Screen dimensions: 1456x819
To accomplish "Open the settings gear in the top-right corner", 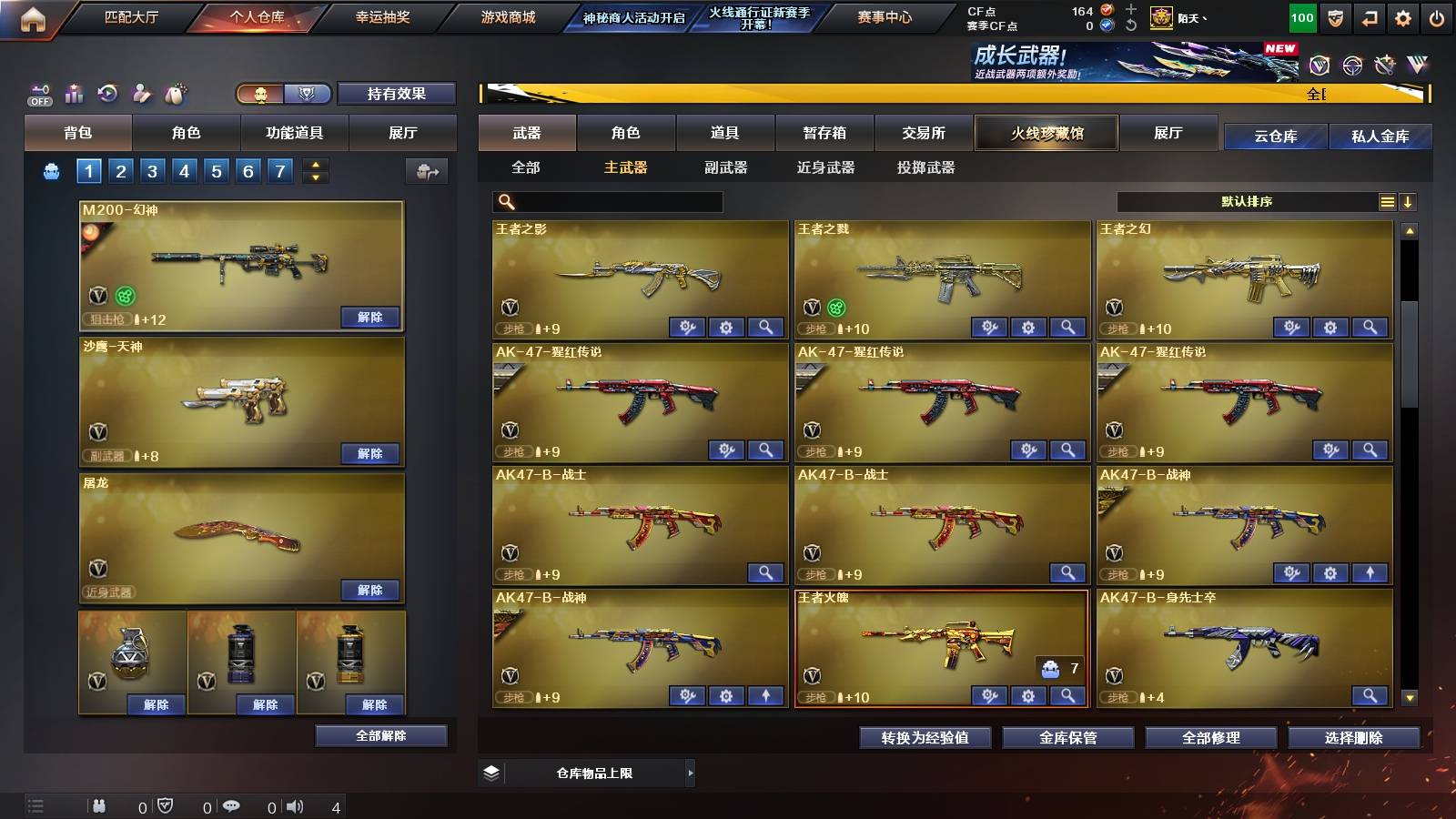I will click(x=1404, y=15).
